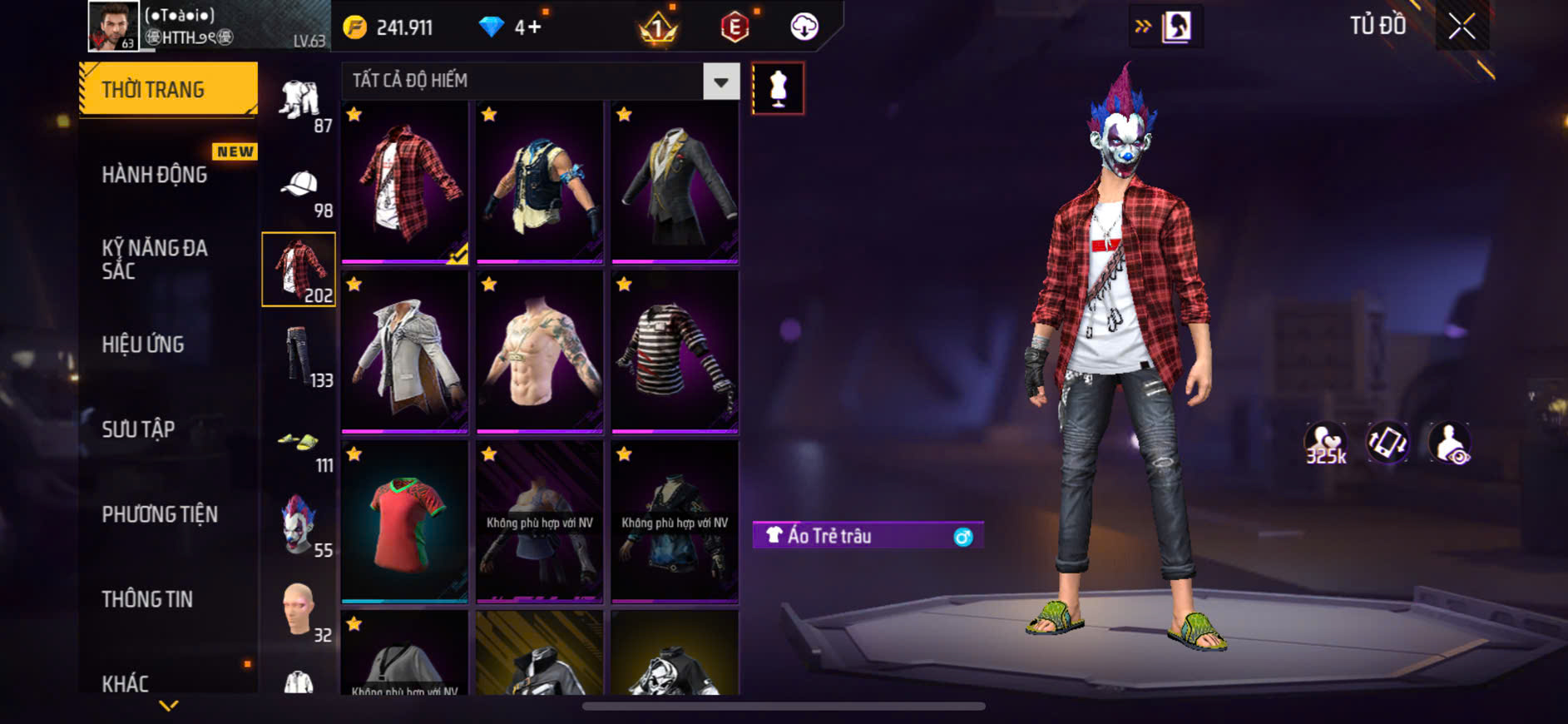Screen dimensions: 1568x724
Task: Select the red plaid shirt item
Action: (x=405, y=182)
